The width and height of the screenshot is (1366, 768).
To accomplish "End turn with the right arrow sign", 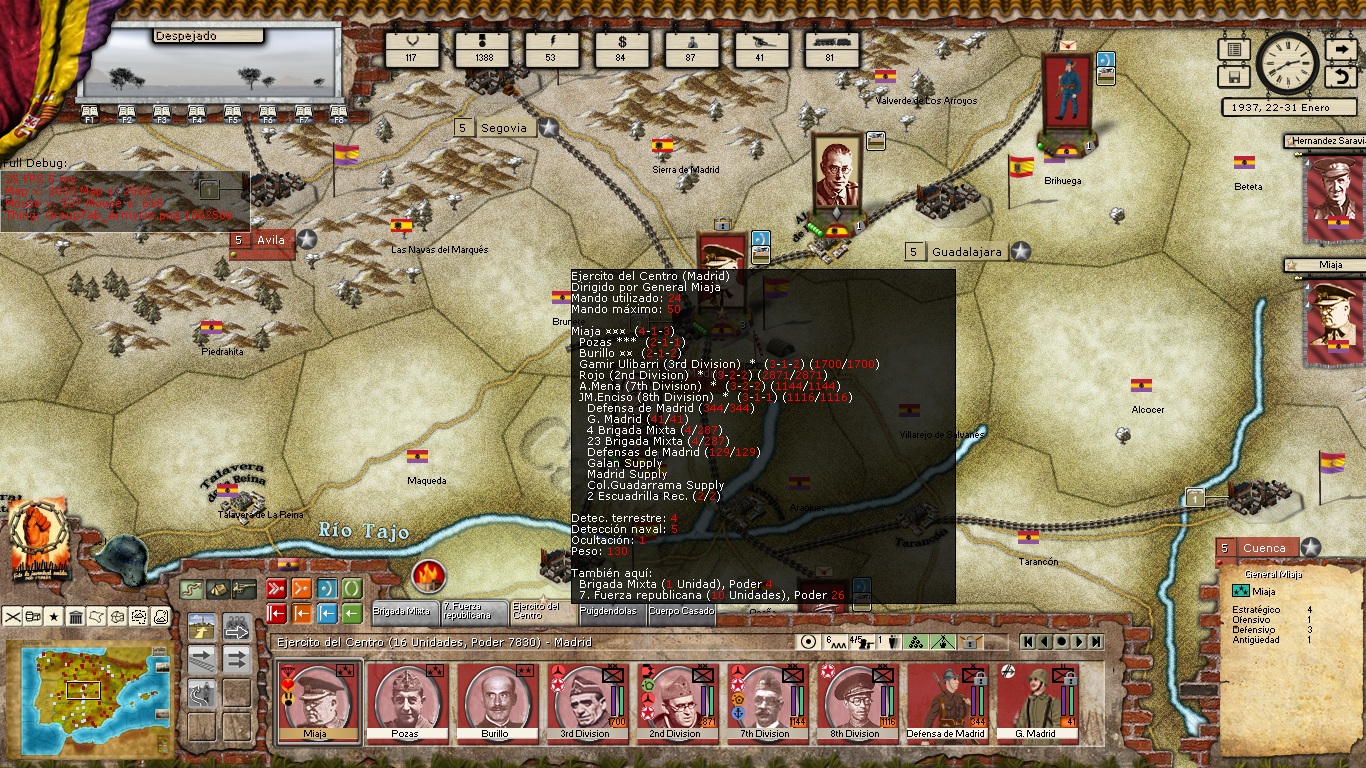I will [1340, 49].
